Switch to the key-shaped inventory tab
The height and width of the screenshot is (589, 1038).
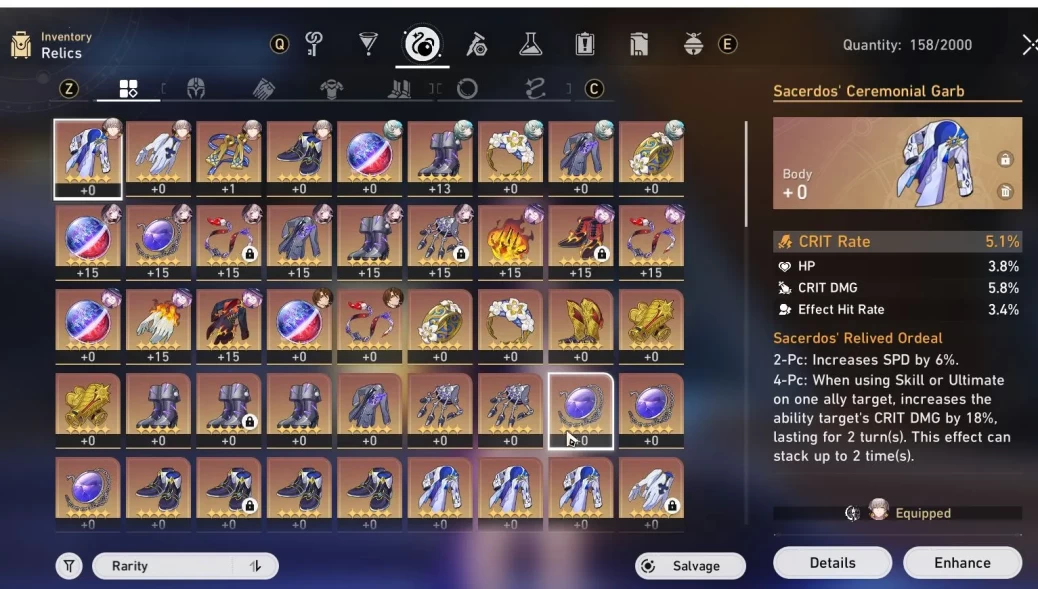click(x=314, y=44)
